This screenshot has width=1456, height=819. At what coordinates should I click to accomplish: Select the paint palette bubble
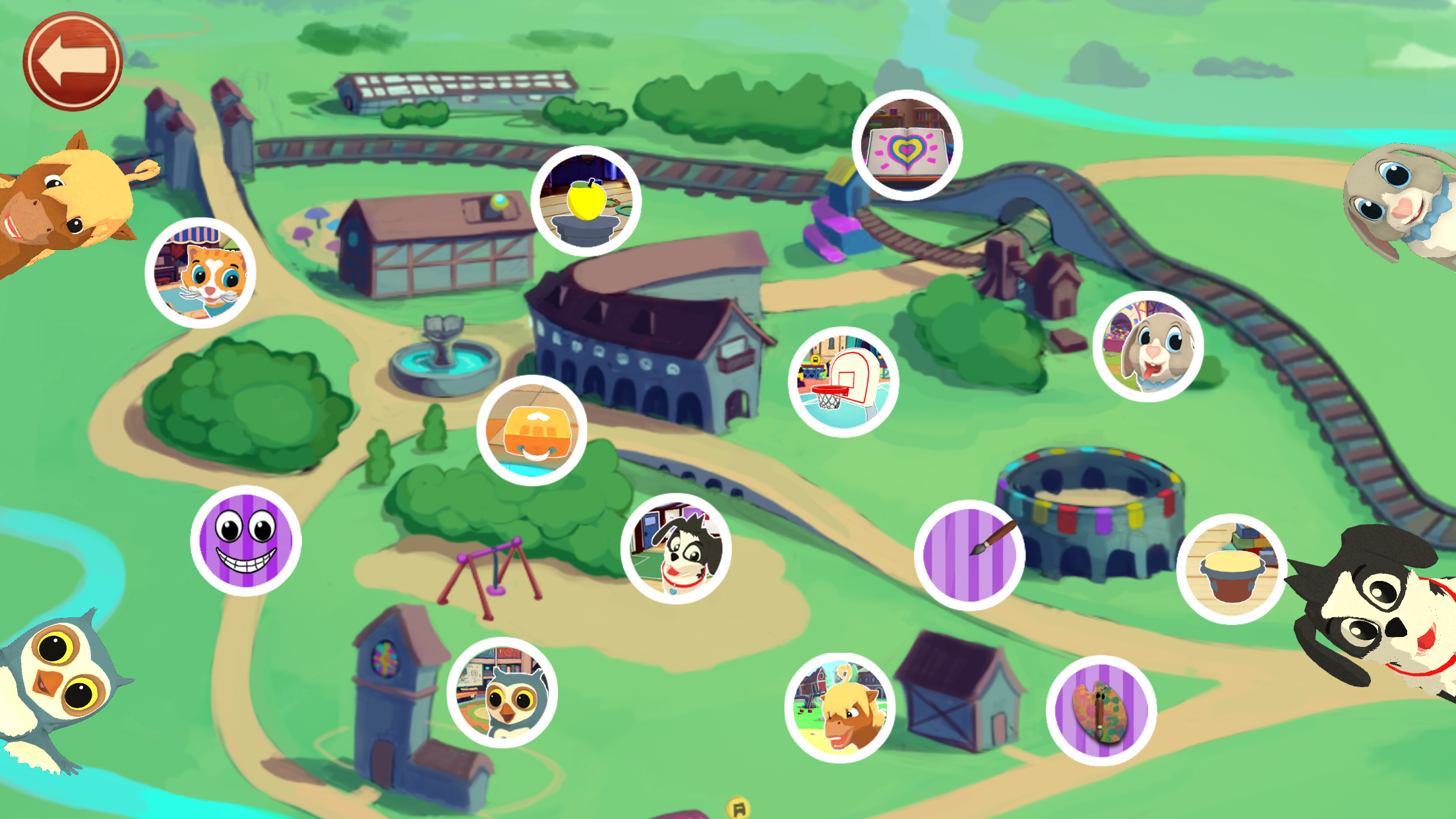(1101, 710)
